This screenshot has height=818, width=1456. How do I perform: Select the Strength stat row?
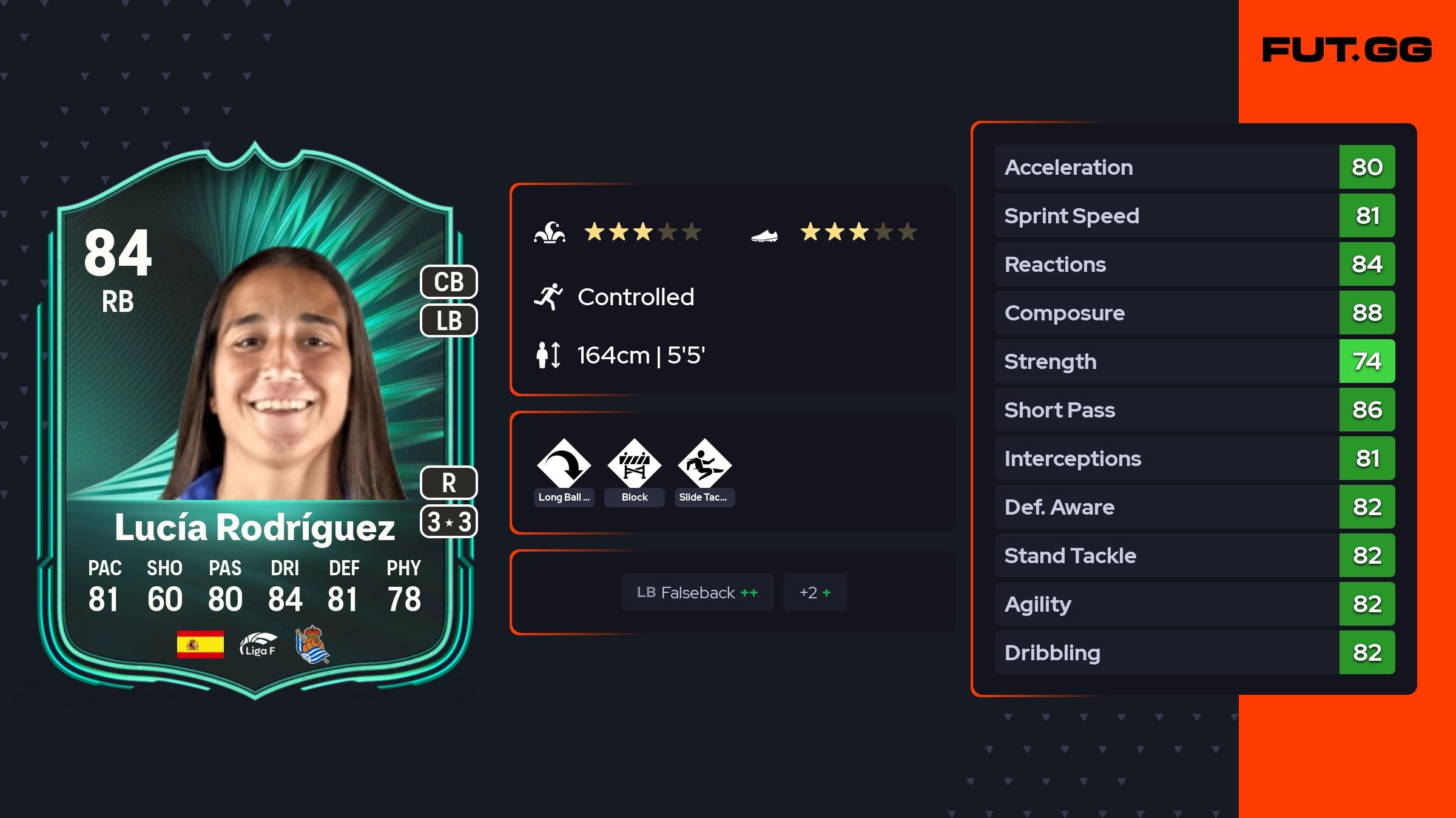point(1194,361)
